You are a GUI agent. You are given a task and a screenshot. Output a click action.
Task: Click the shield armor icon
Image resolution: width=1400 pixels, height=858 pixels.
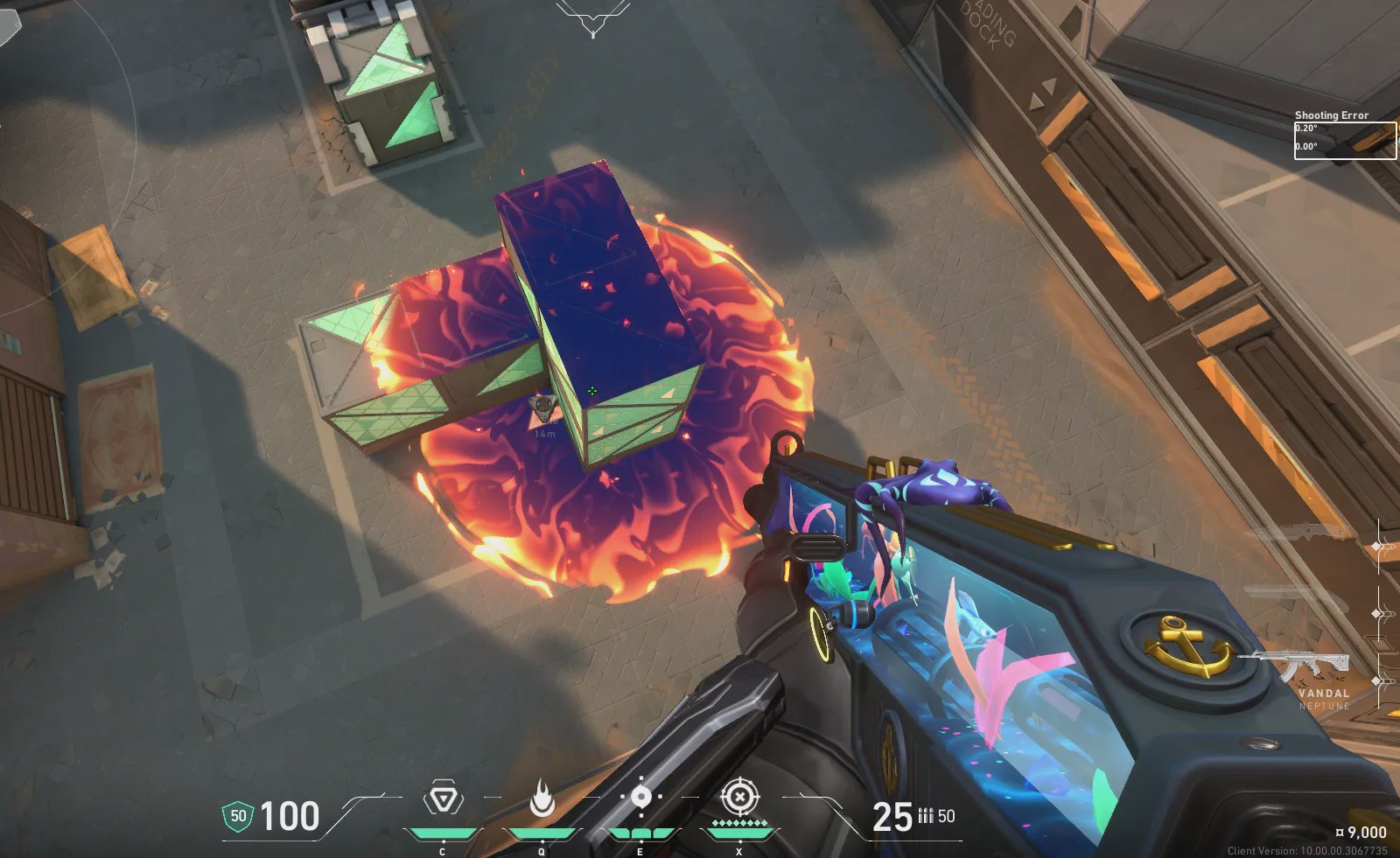point(237,818)
